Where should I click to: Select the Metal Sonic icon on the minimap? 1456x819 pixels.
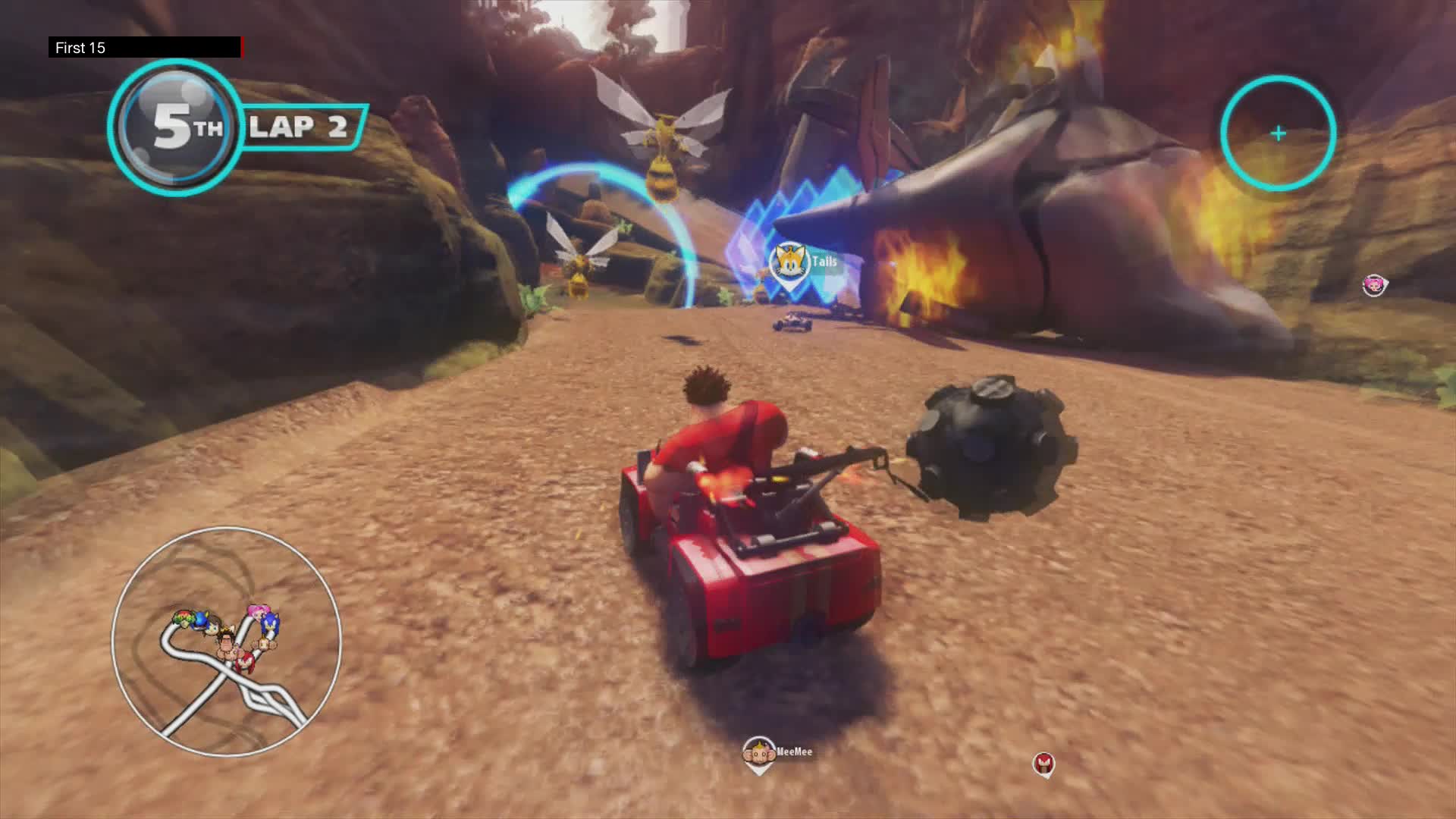(202, 621)
